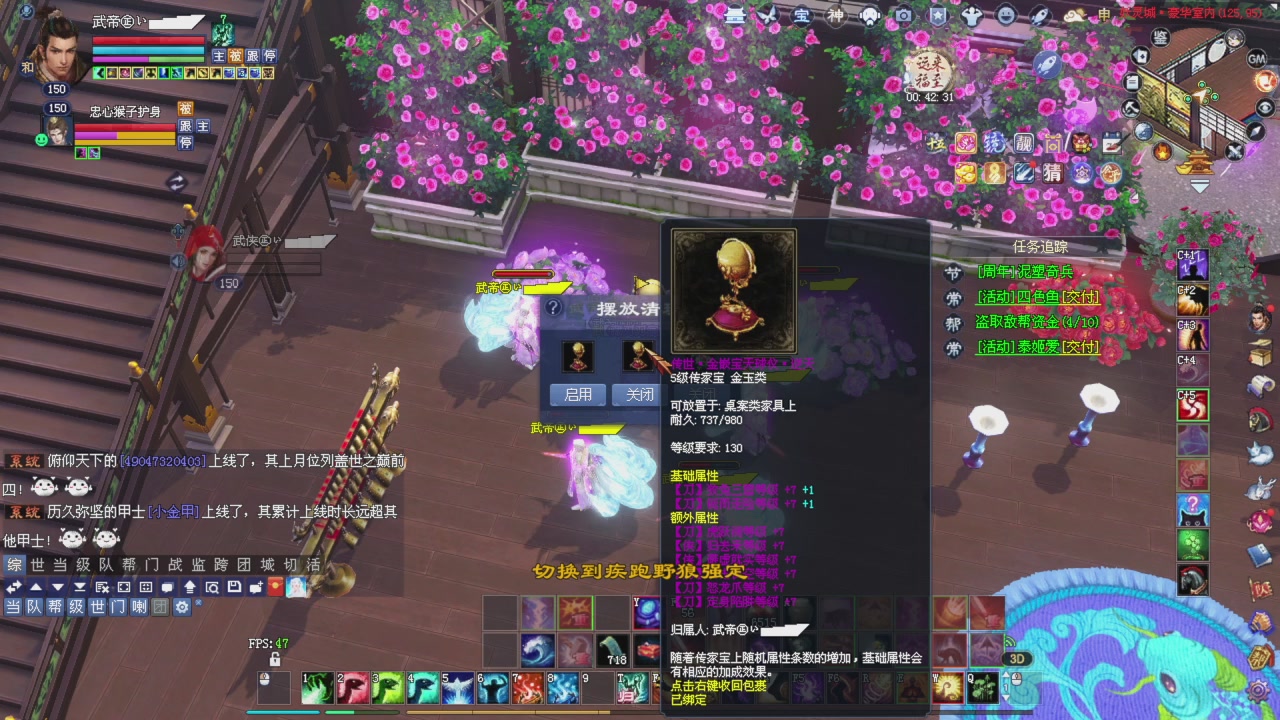Click the minimap magnifier search icon

[x=211, y=588]
